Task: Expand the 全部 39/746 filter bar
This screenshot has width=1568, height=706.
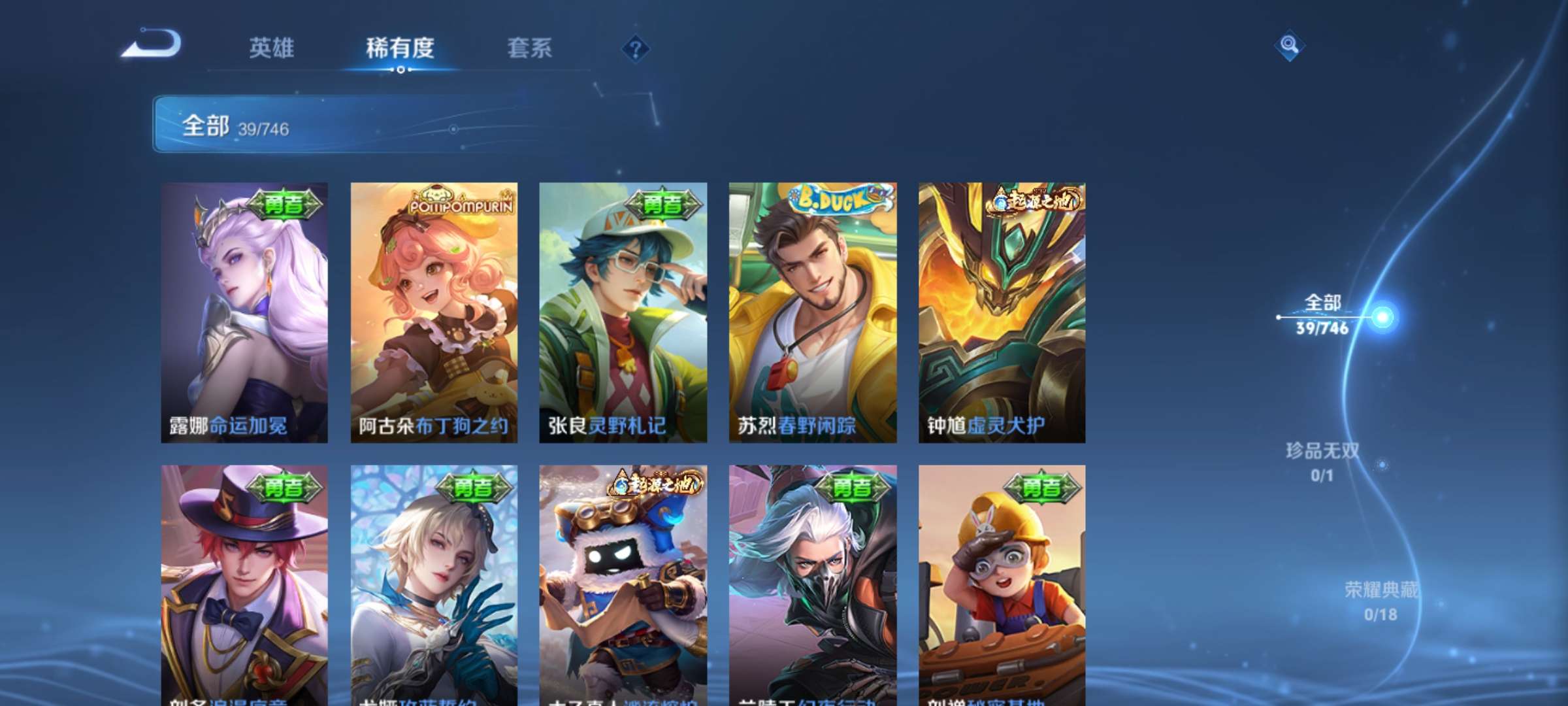Action: (x=369, y=125)
